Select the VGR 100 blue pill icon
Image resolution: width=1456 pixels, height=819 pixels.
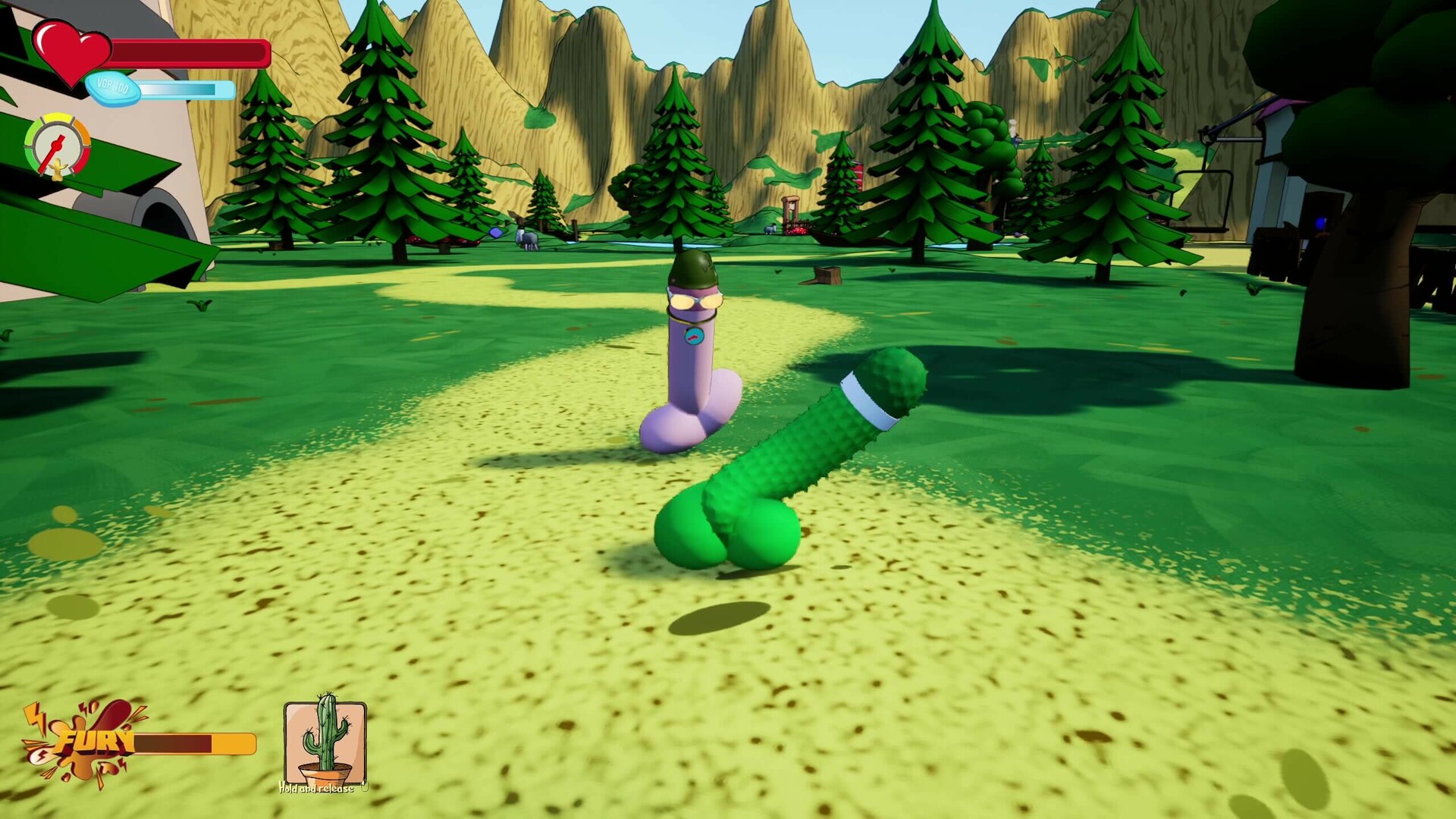pos(112,89)
